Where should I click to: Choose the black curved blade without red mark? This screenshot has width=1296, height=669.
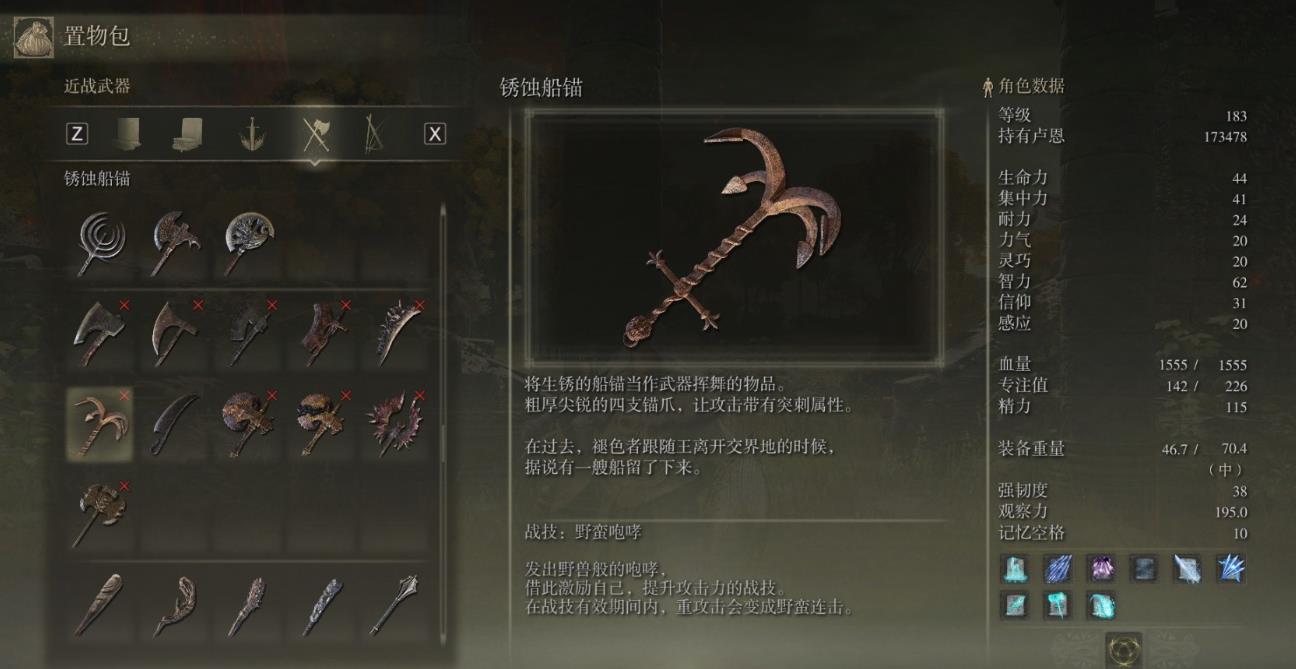click(175, 423)
